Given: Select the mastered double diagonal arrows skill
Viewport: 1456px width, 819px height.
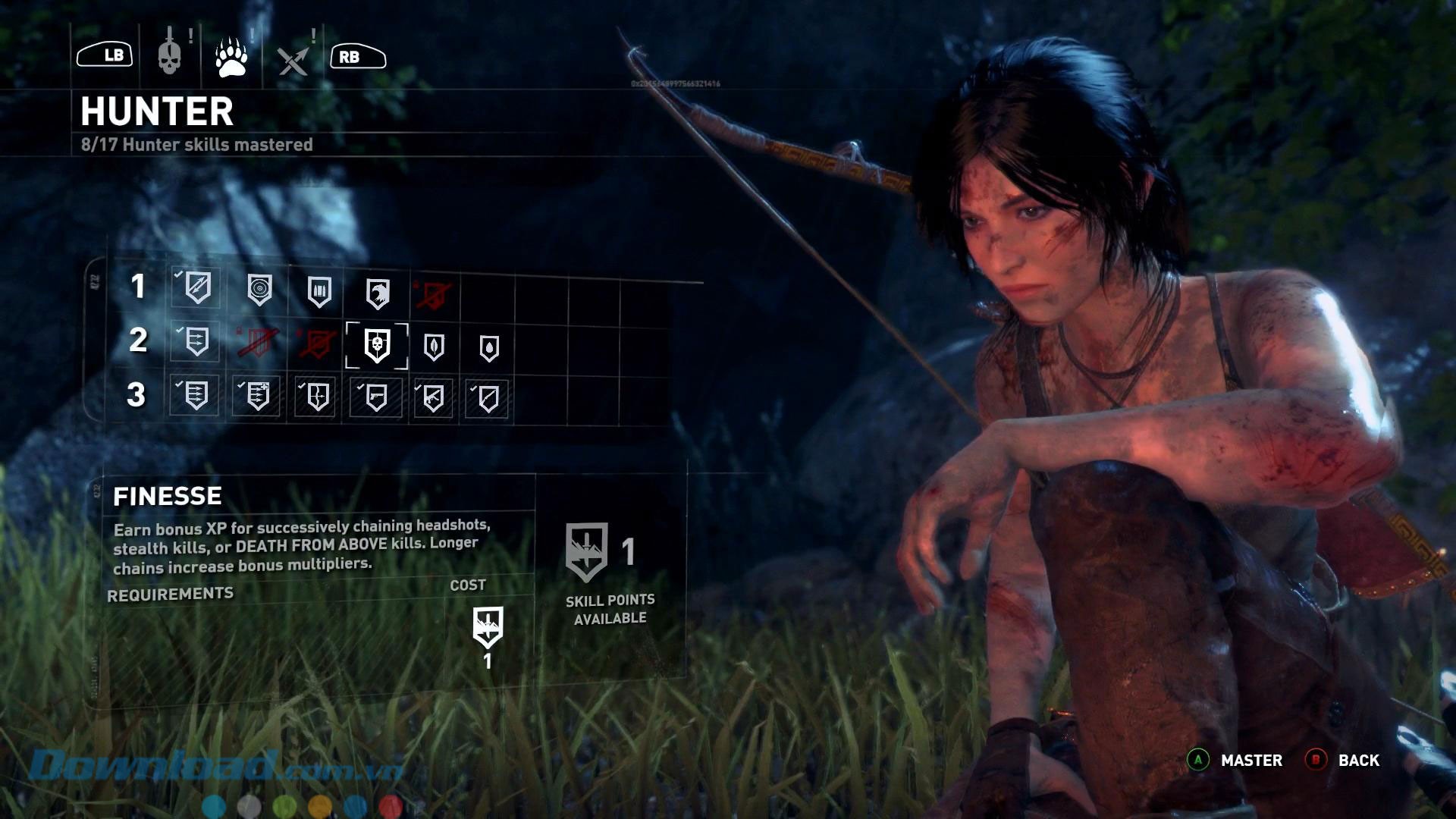Looking at the screenshot, I should pos(197,287).
